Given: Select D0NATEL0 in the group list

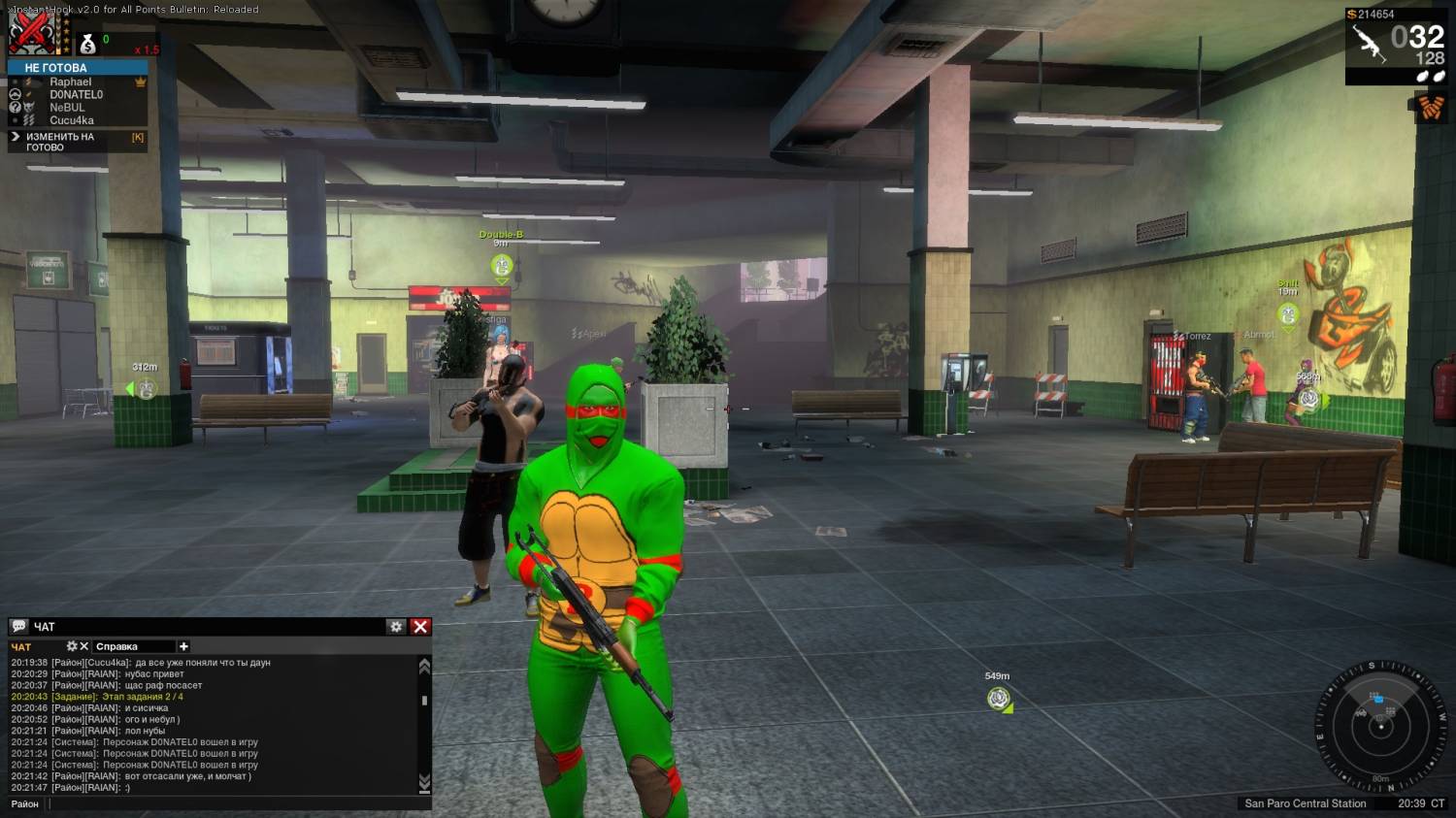Looking at the screenshot, I should point(76,95).
